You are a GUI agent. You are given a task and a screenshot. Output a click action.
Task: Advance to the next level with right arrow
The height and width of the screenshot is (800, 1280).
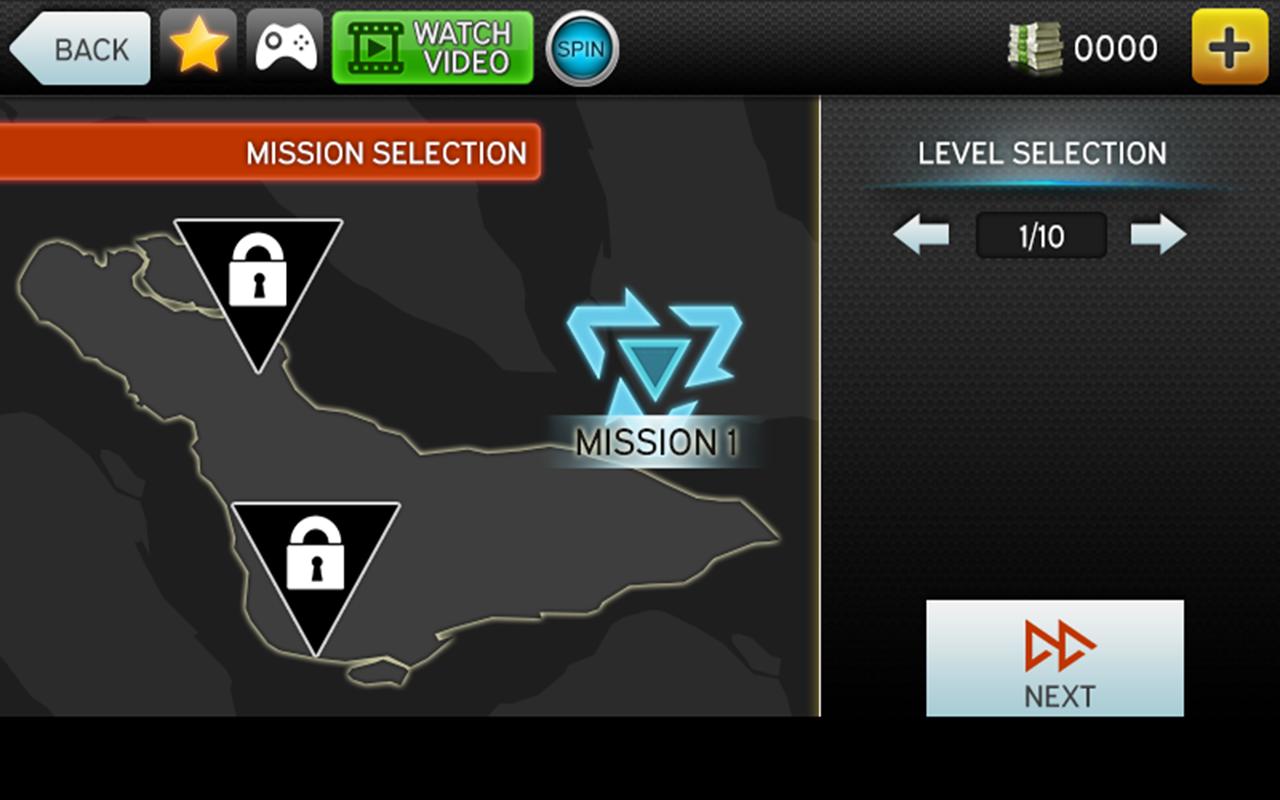[x=1158, y=235]
